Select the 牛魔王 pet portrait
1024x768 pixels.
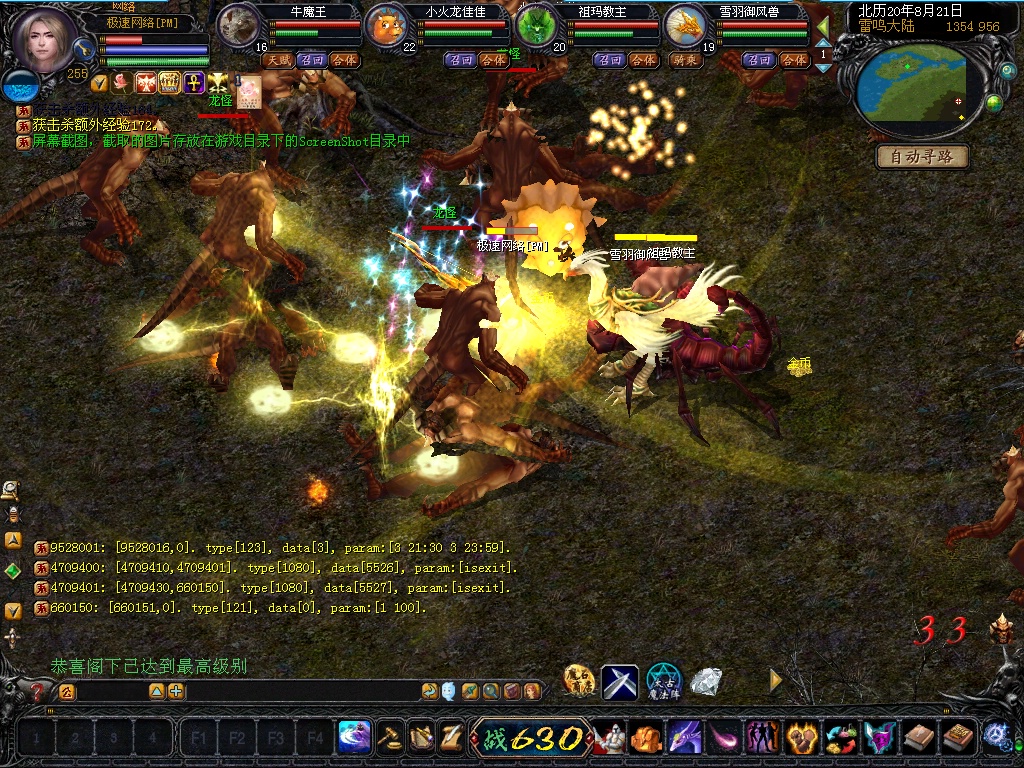238,25
